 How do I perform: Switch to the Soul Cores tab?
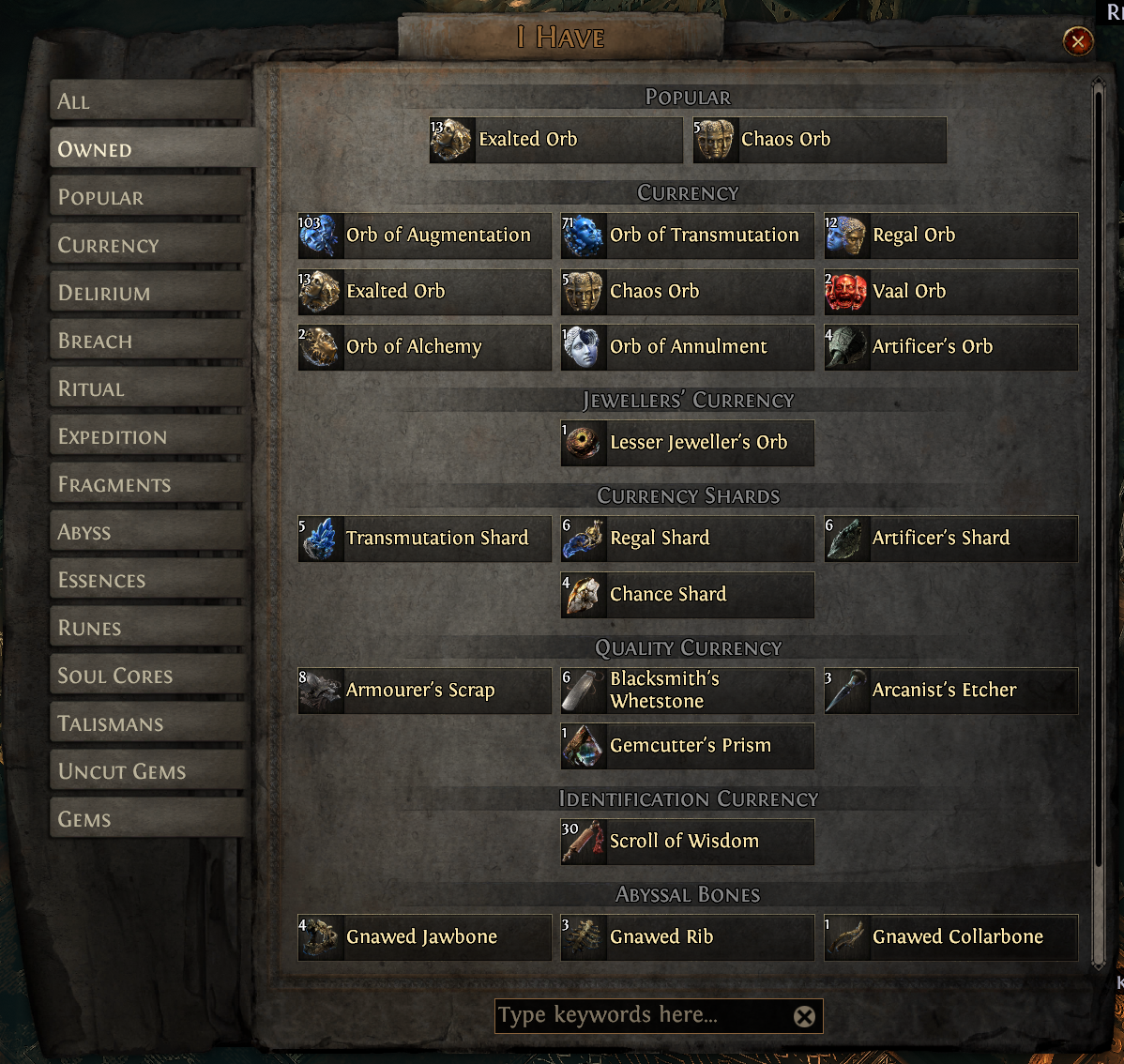click(x=150, y=676)
